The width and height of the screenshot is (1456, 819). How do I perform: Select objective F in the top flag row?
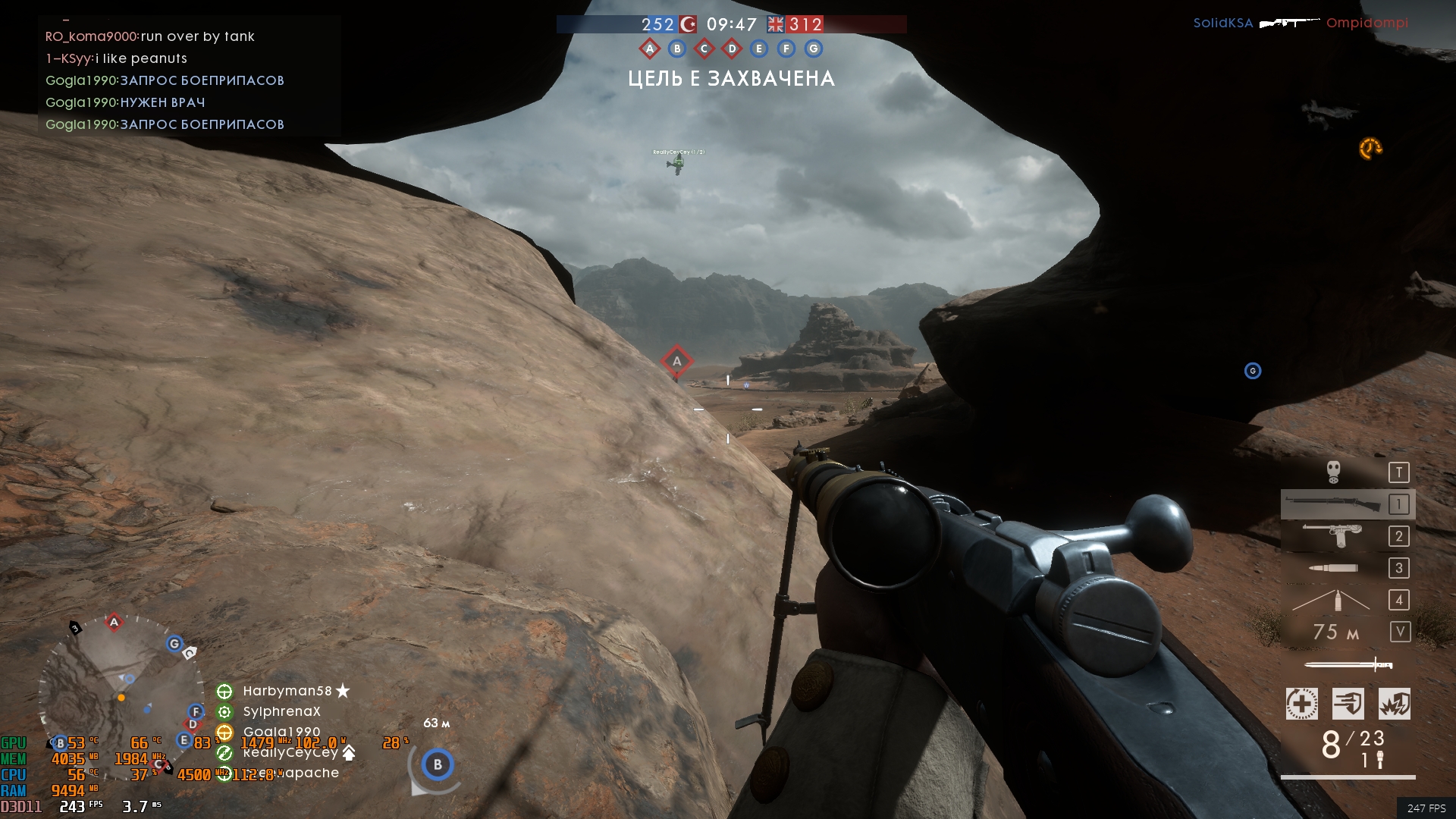(x=786, y=49)
